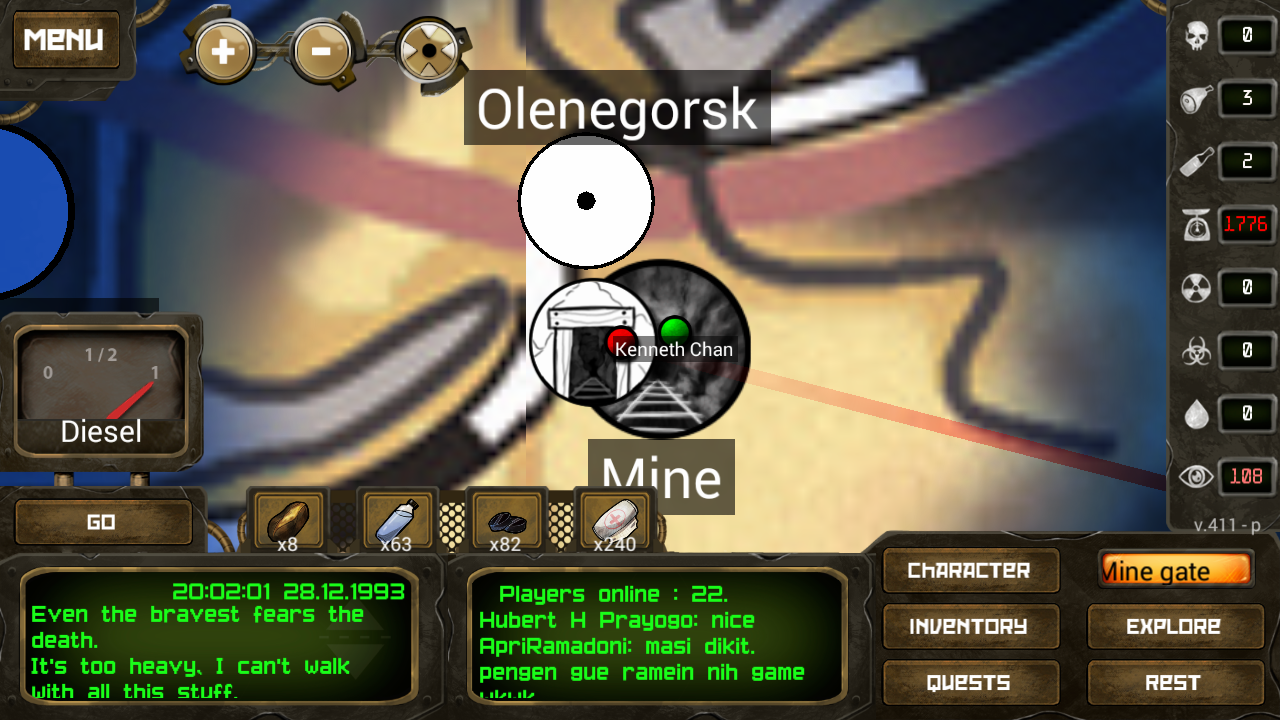
Task: Open the Inventory
Action: [969, 627]
